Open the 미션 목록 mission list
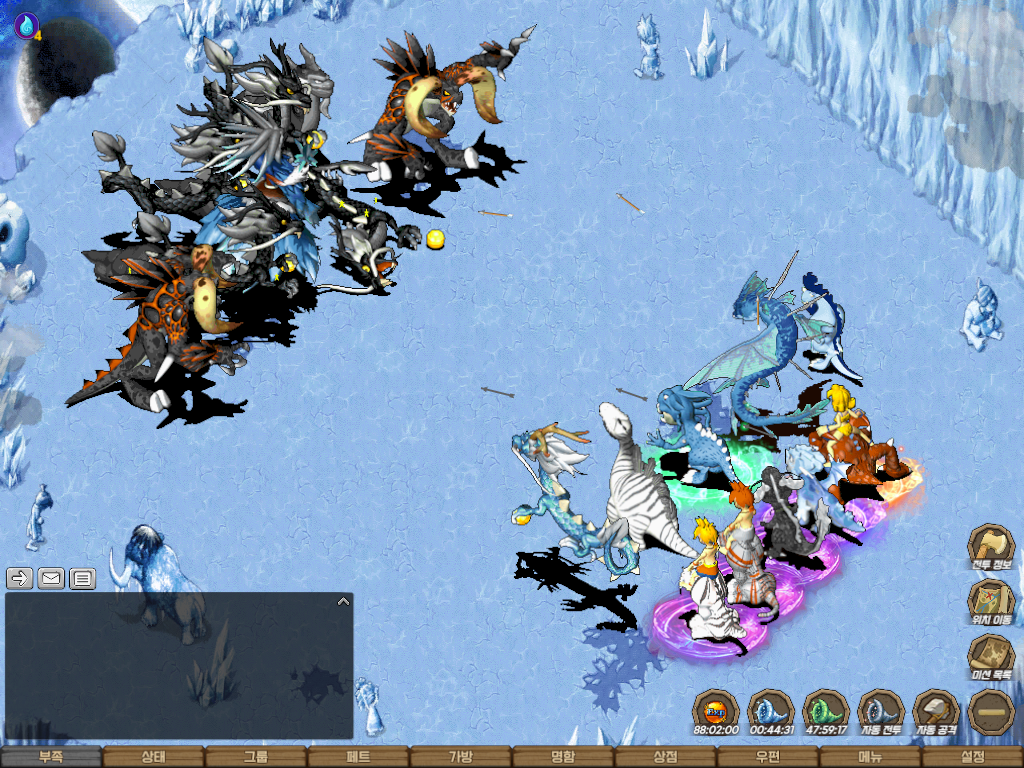Image resolution: width=1024 pixels, height=768 pixels. [x=991, y=657]
